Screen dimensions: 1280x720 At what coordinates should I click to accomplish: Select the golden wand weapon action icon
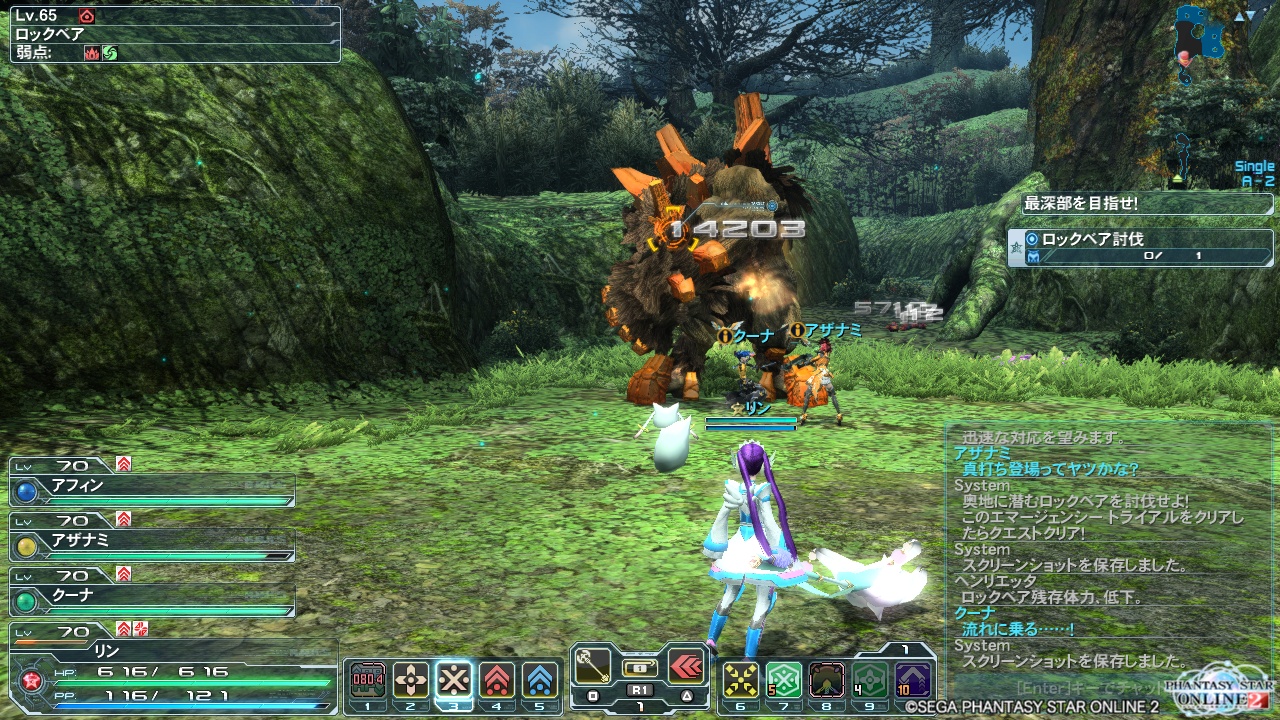[592, 664]
